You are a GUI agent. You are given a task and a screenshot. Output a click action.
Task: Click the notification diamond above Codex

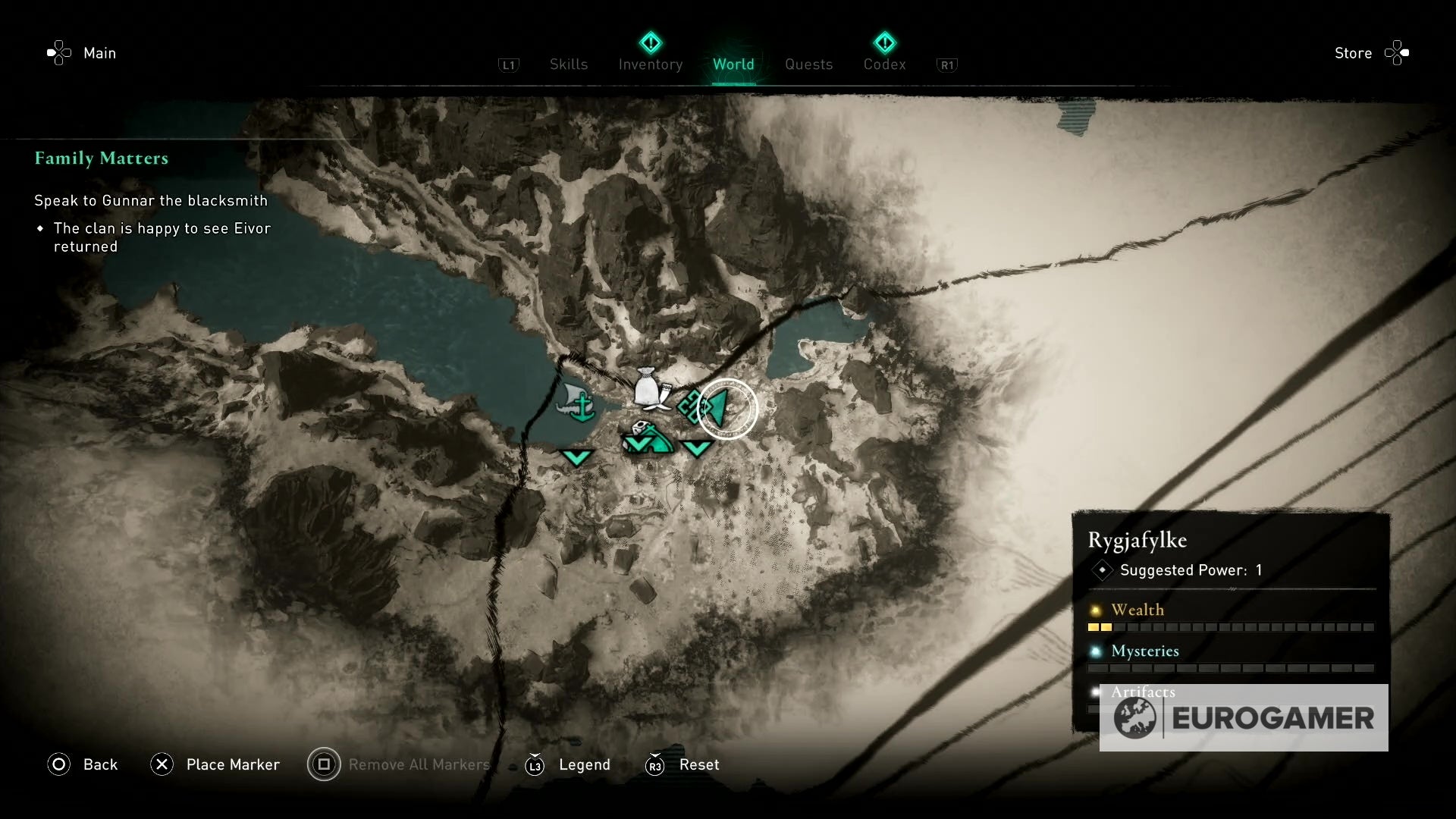click(x=884, y=42)
